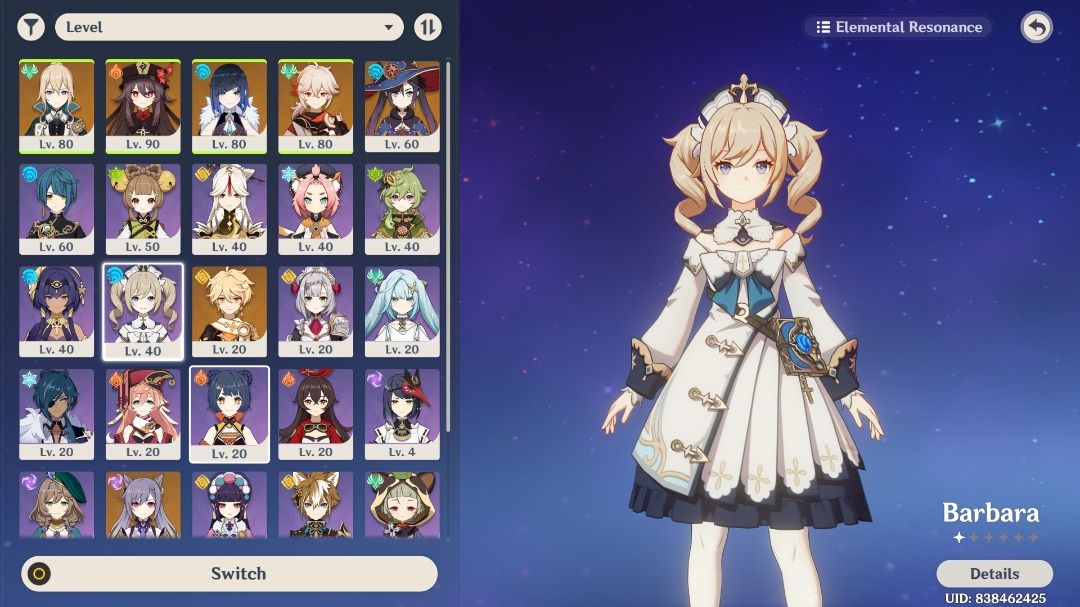
Task: Open the character filter funnel button
Action: [31, 27]
